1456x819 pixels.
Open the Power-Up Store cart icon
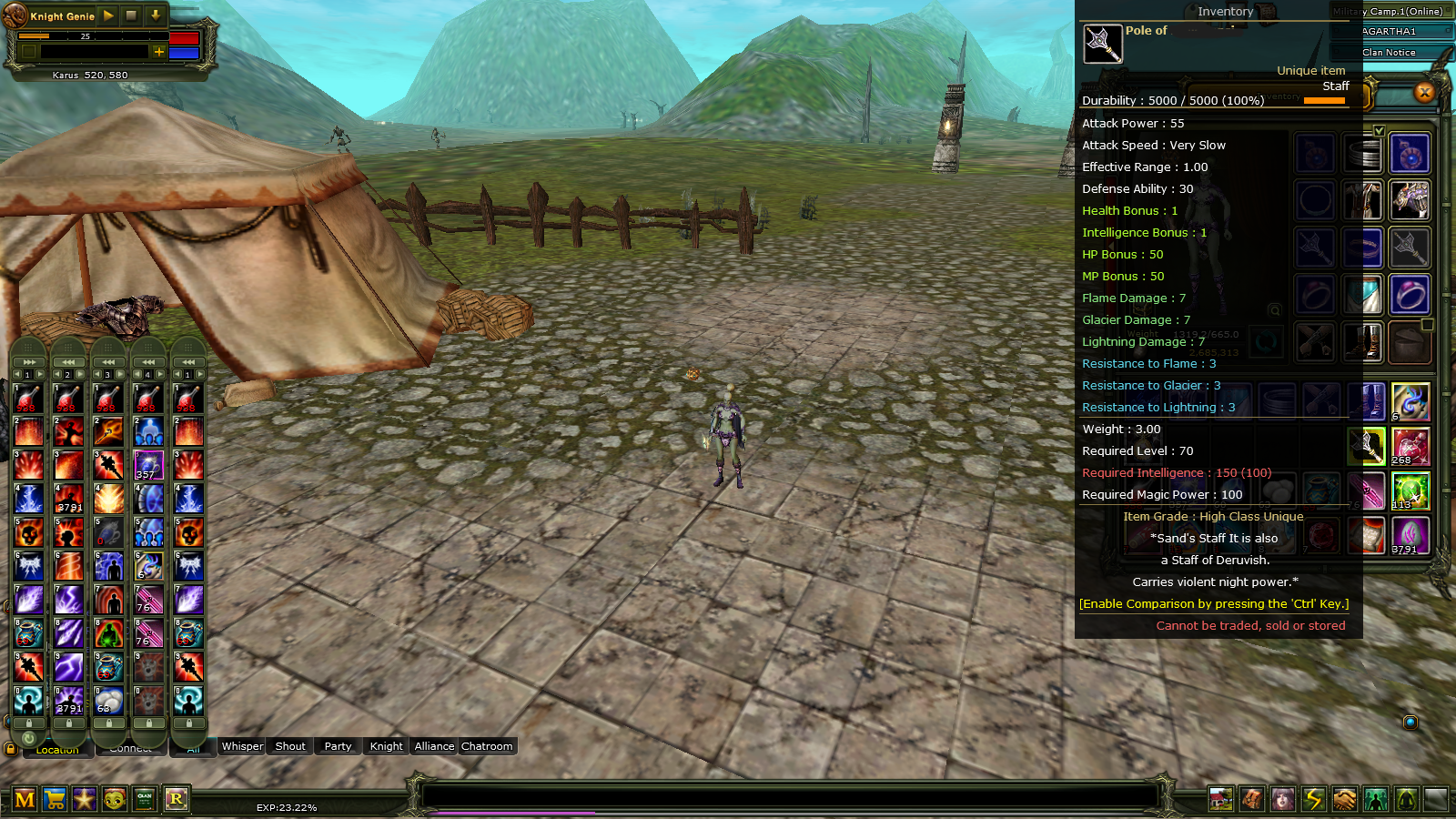tap(54, 798)
